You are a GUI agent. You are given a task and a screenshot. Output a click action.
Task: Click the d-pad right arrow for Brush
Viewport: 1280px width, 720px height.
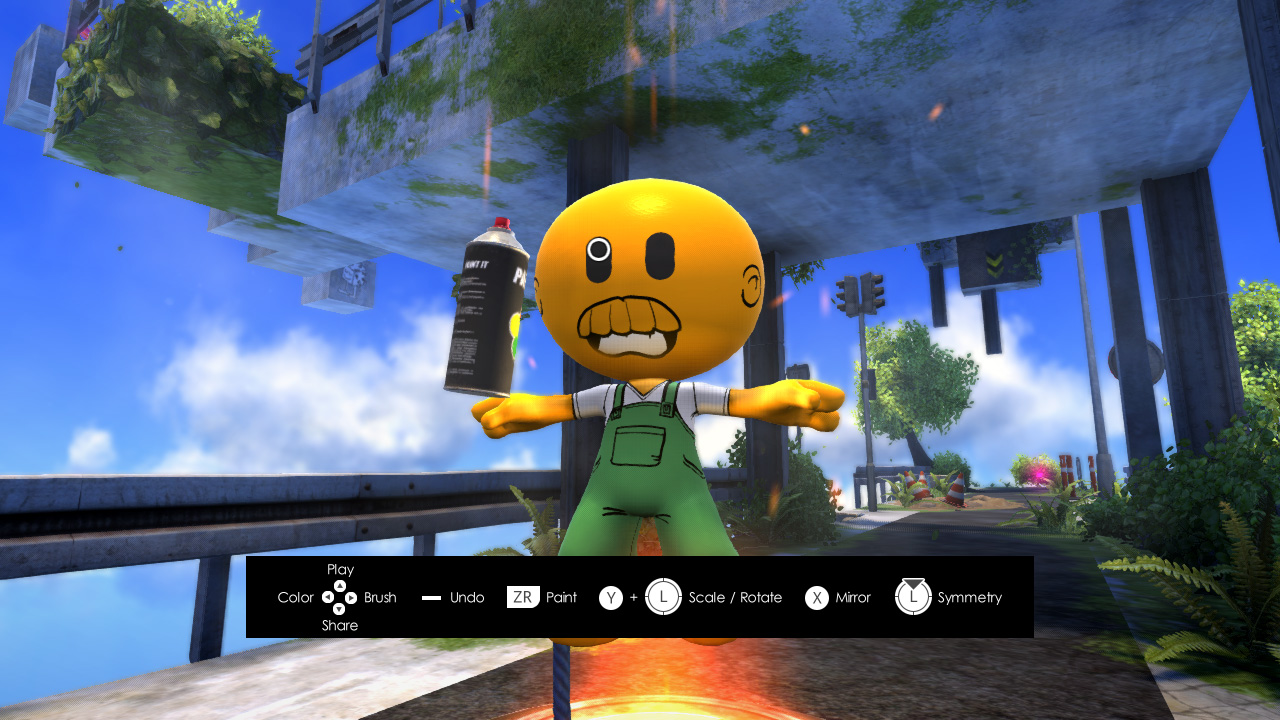350,597
